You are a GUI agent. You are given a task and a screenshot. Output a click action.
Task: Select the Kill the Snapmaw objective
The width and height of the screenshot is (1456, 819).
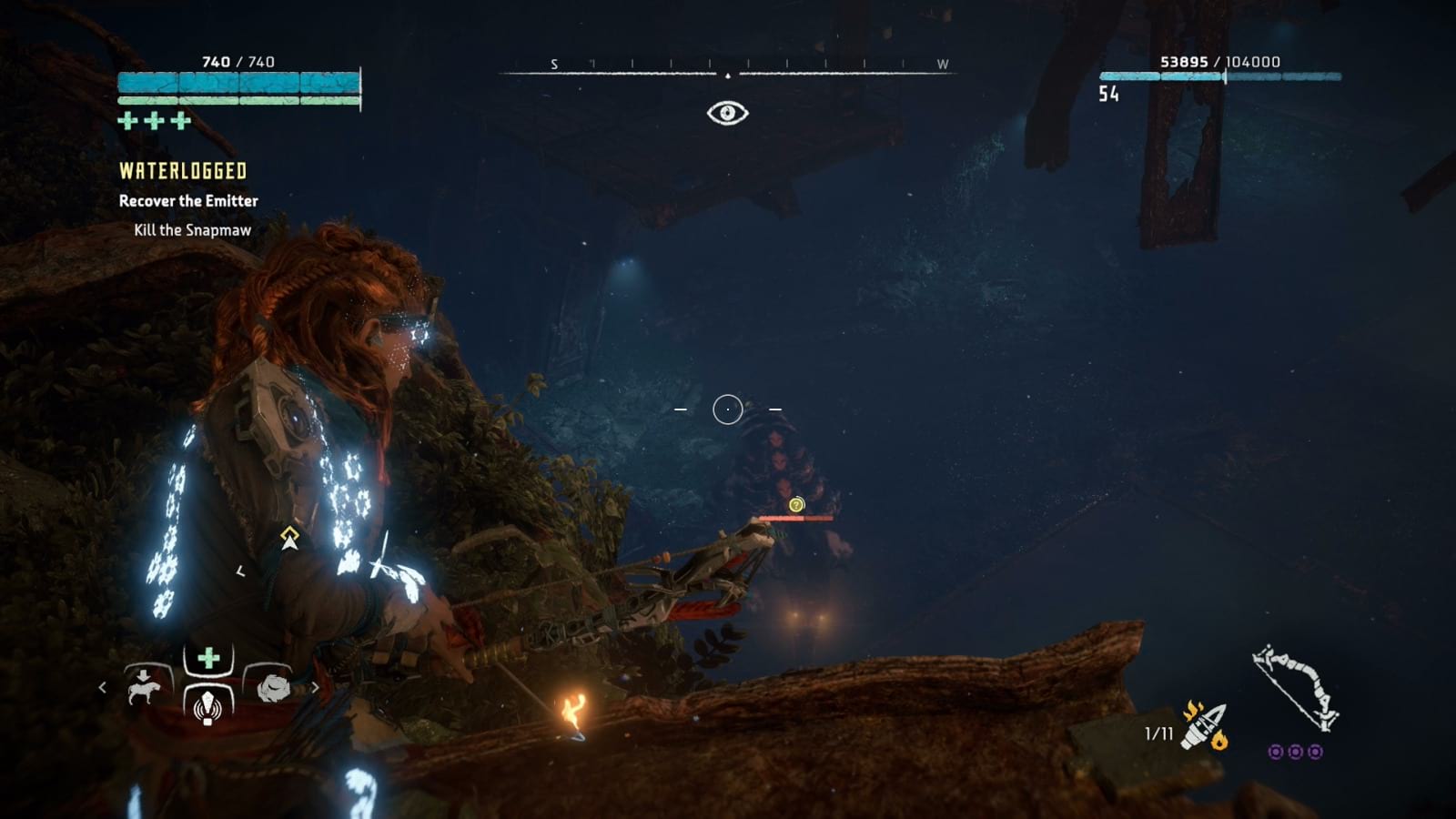point(191,230)
